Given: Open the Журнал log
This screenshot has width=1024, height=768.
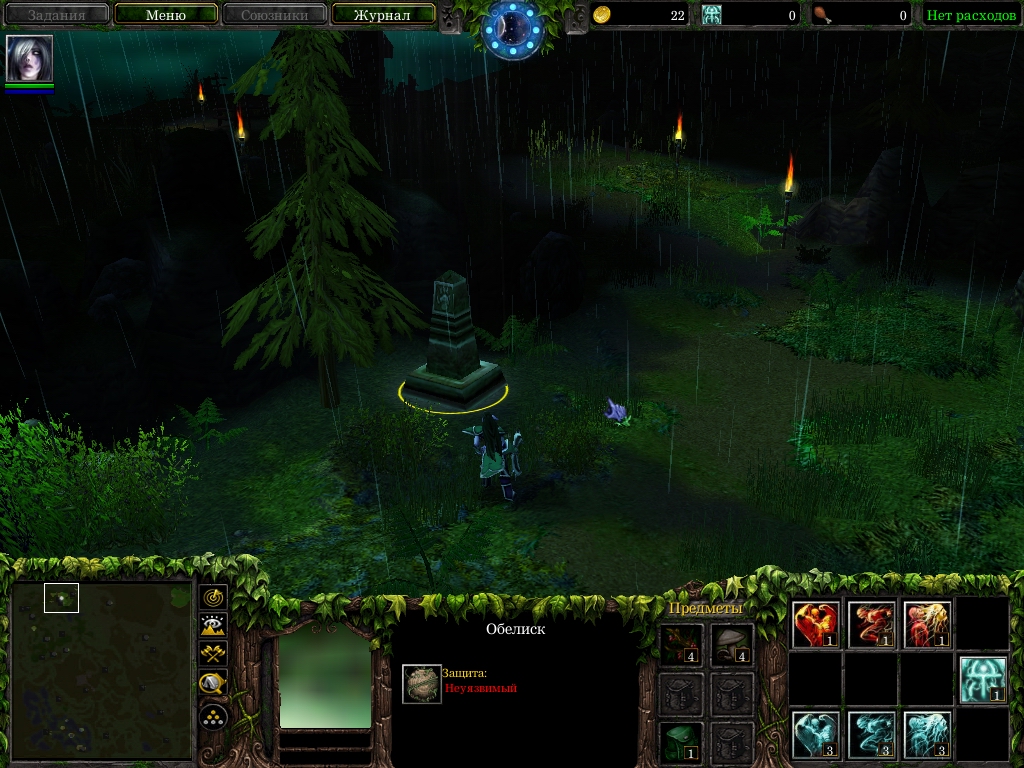Looking at the screenshot, I should pyautogui.click(x=384, y=15).
